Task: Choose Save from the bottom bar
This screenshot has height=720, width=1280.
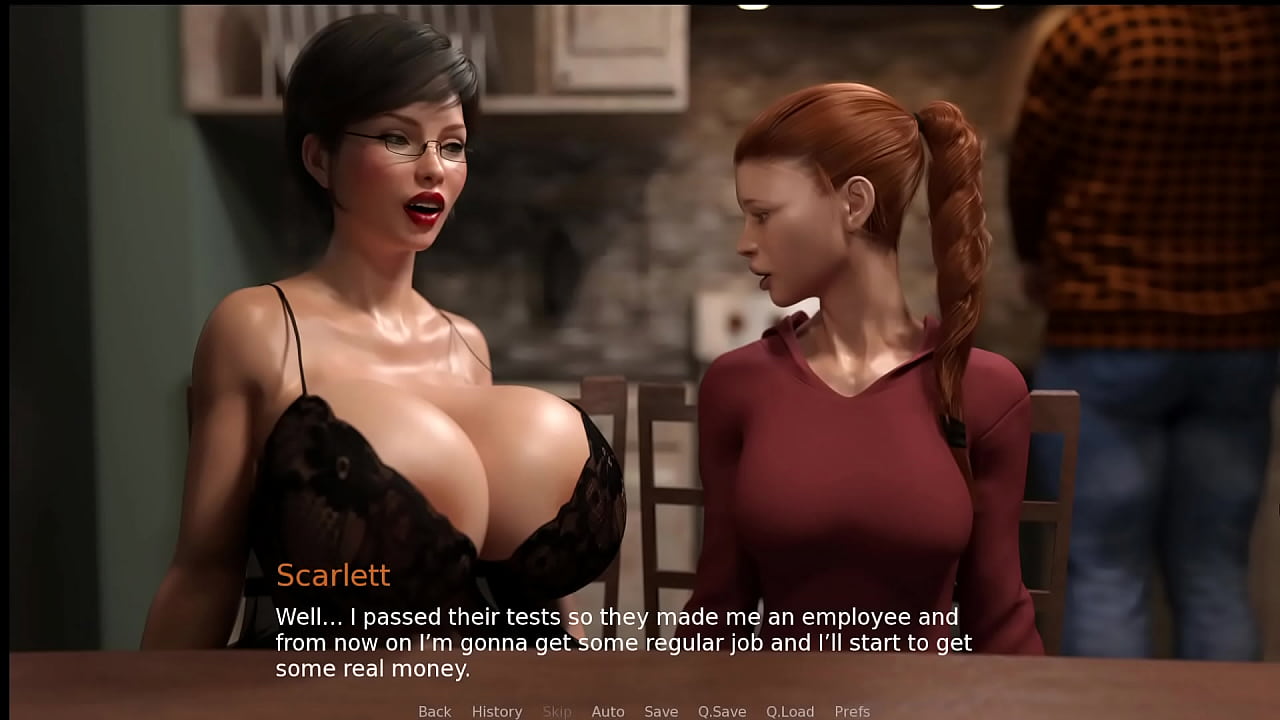Action: (x=661, y=711)
